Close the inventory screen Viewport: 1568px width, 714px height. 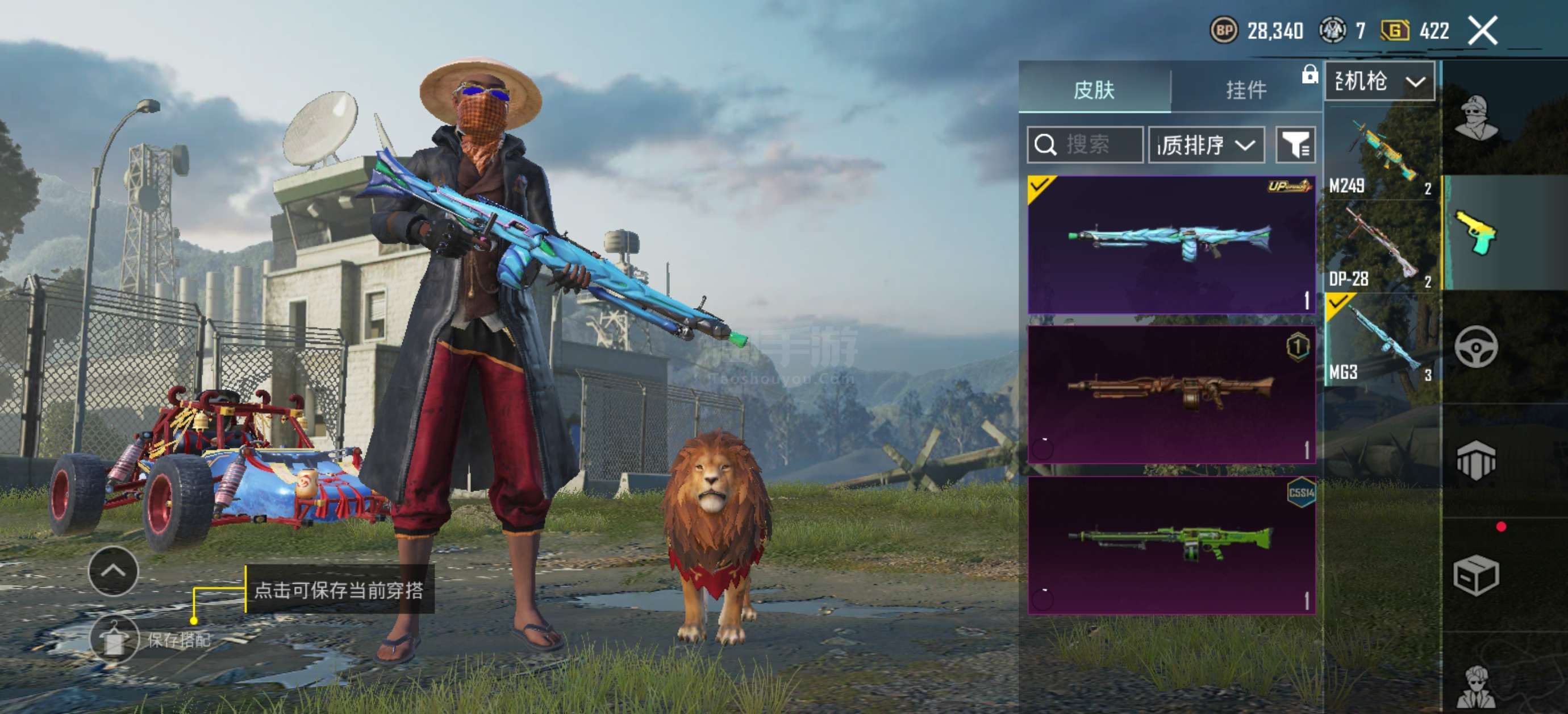point(1483,31)
